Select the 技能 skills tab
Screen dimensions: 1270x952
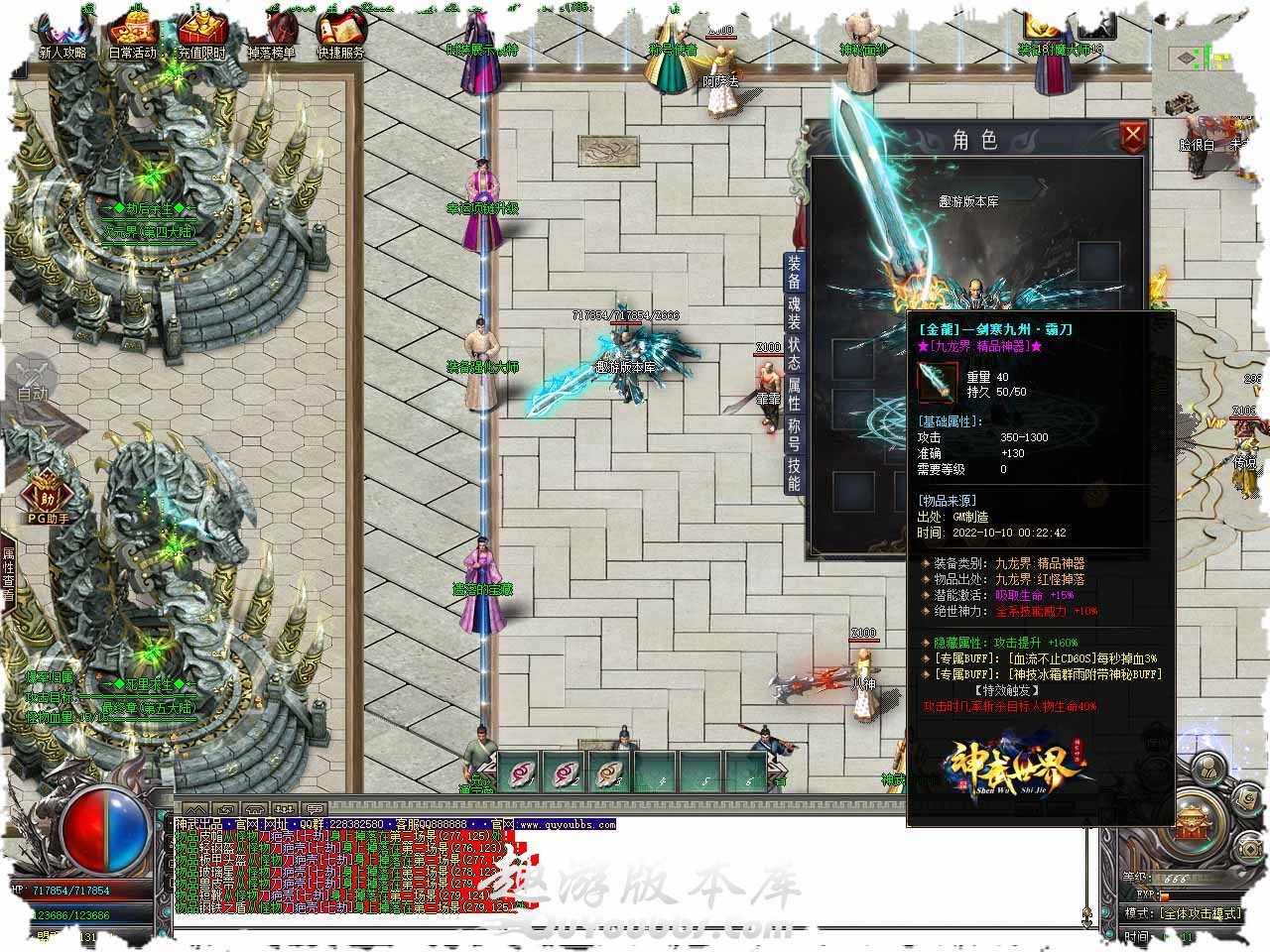[795, 475]
